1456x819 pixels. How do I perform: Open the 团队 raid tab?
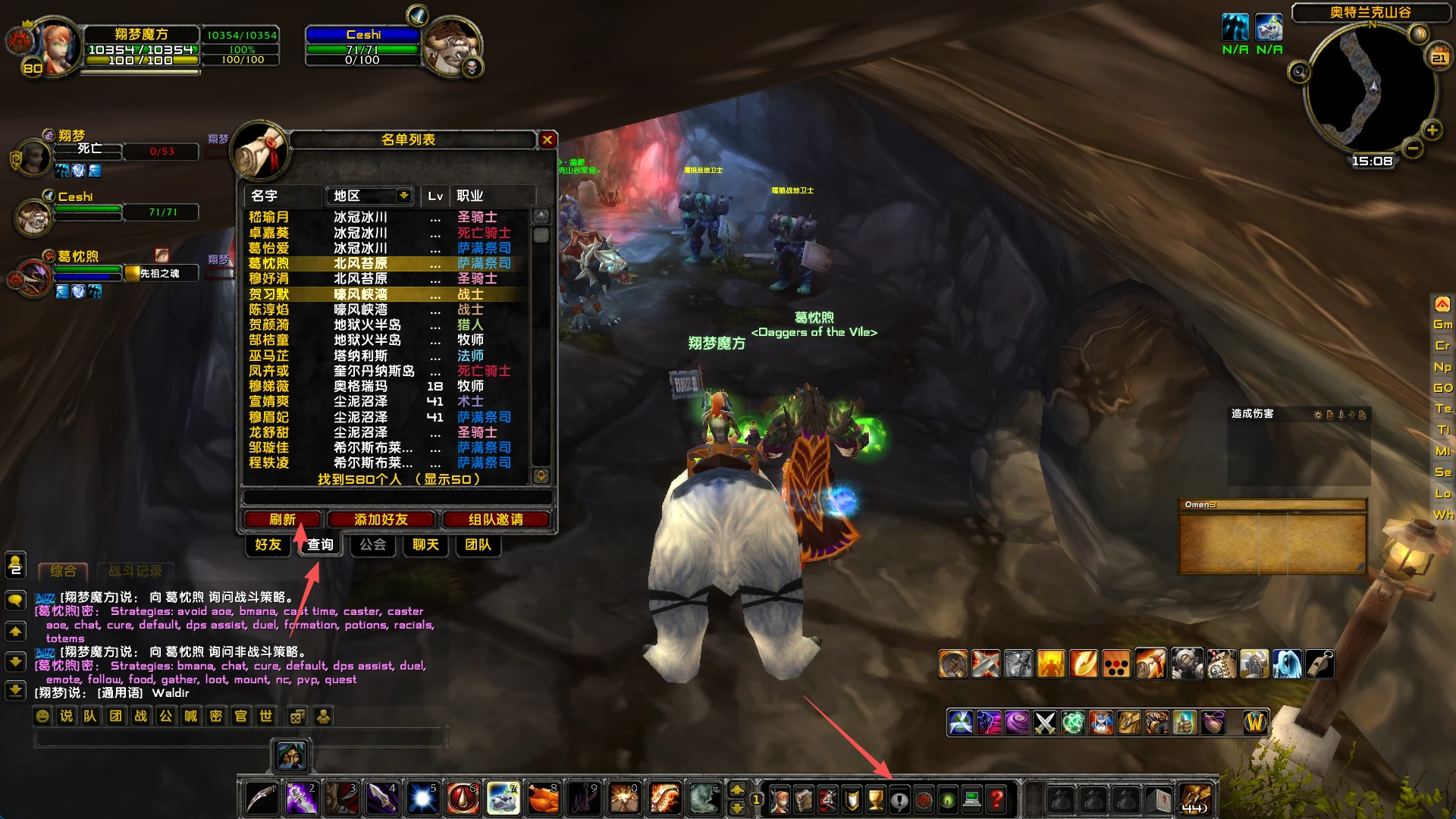(478, 544)
